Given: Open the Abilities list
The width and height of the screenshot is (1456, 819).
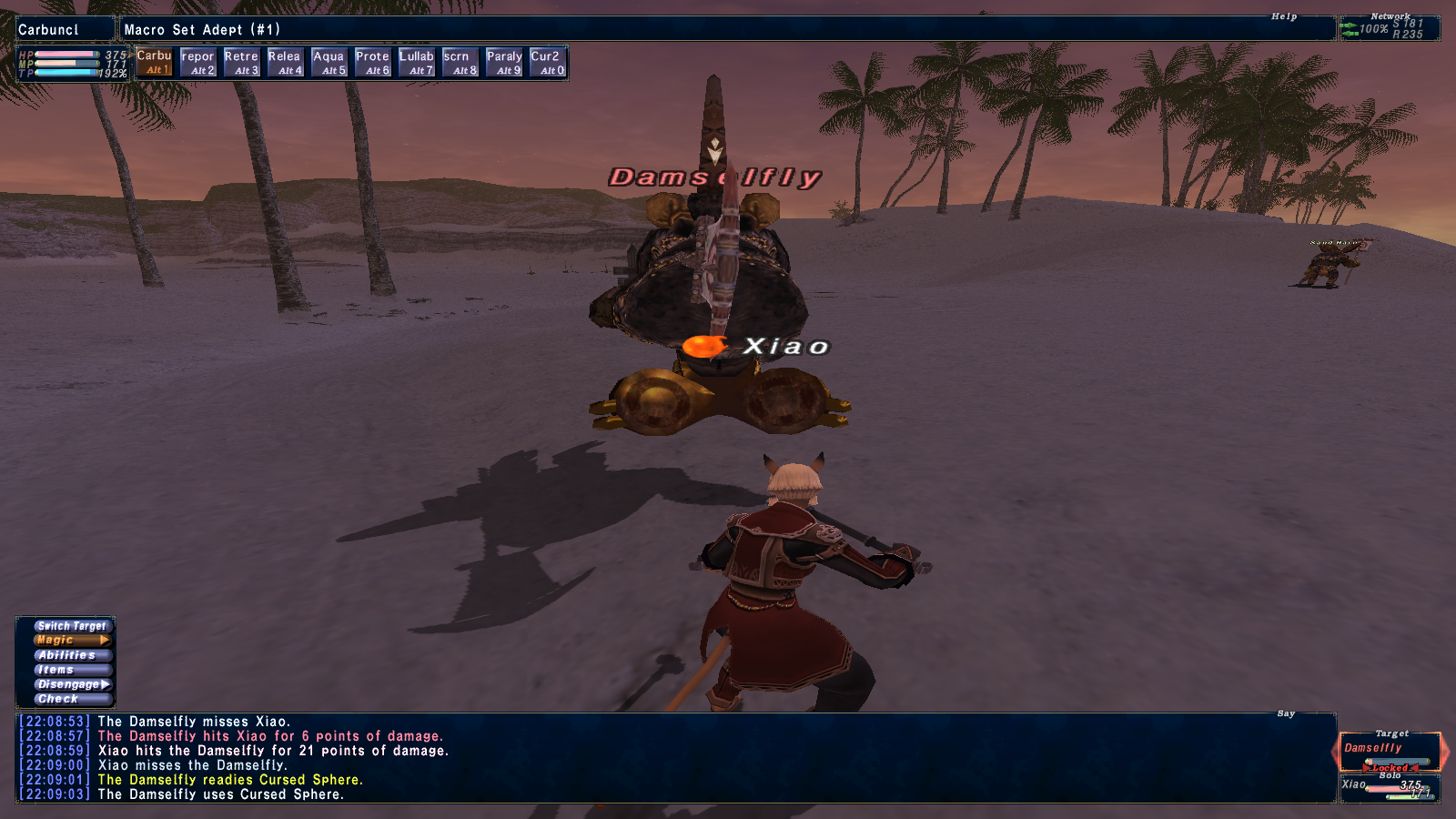Looking at the screenshot, I should pos(72,655).
